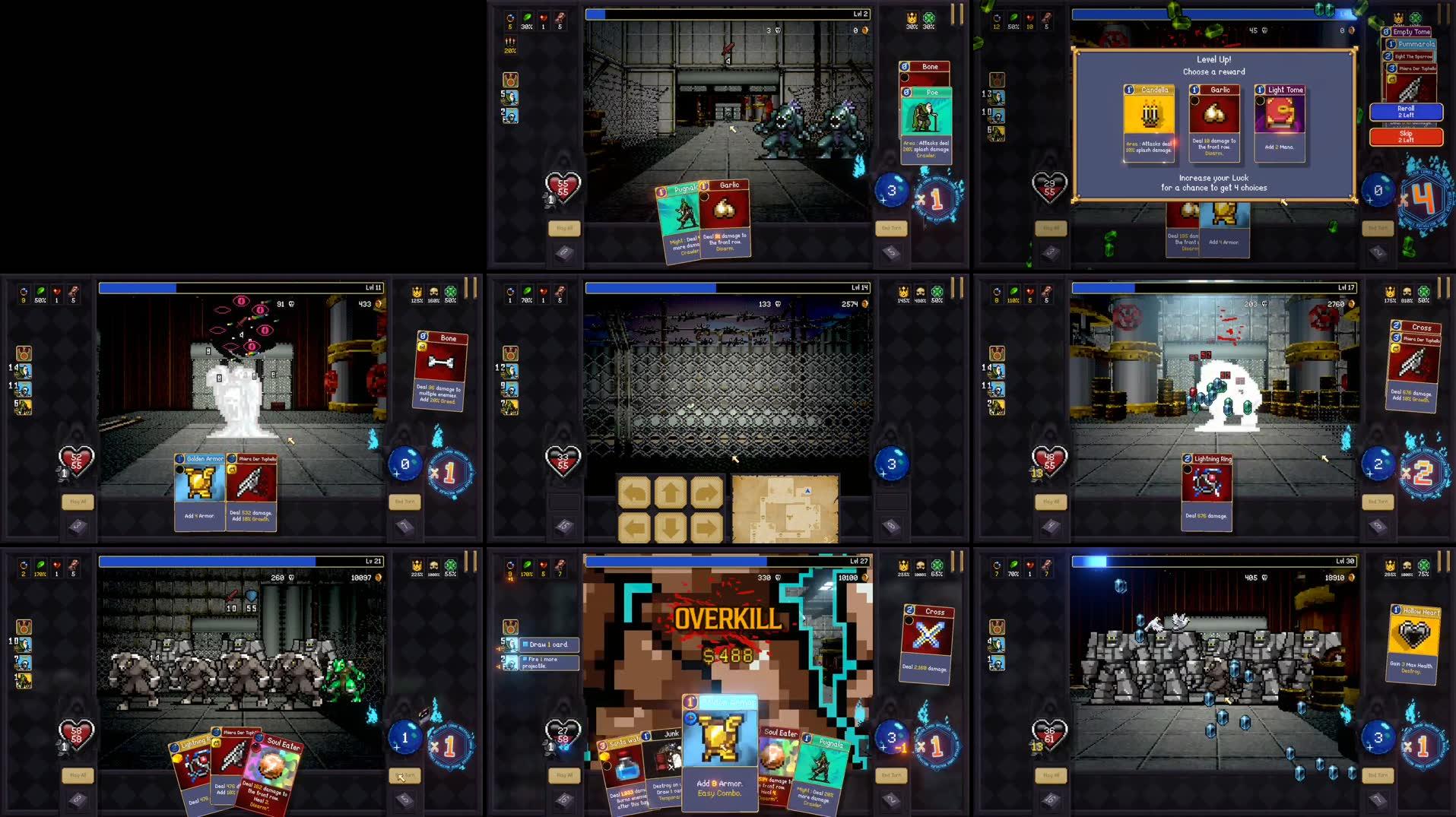Choose the Garlic reward card
This screenshot has height=817, width=1456.
1215,122
